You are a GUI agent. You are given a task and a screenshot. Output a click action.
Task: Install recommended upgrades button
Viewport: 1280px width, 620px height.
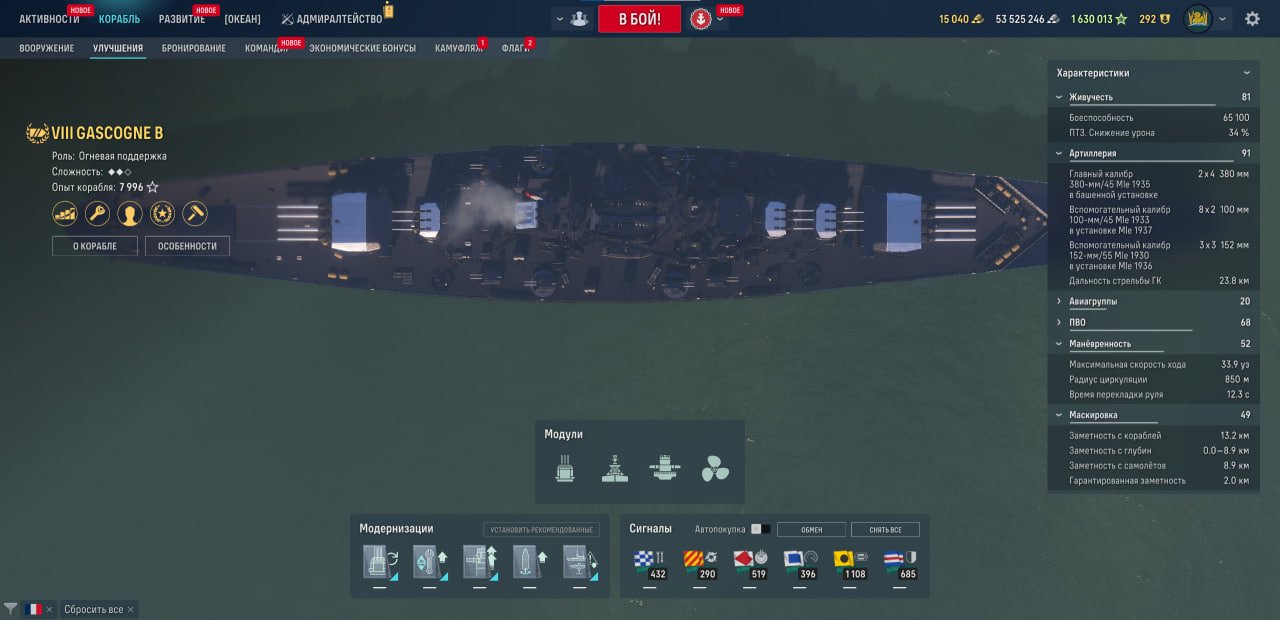[x=541, y=530]
